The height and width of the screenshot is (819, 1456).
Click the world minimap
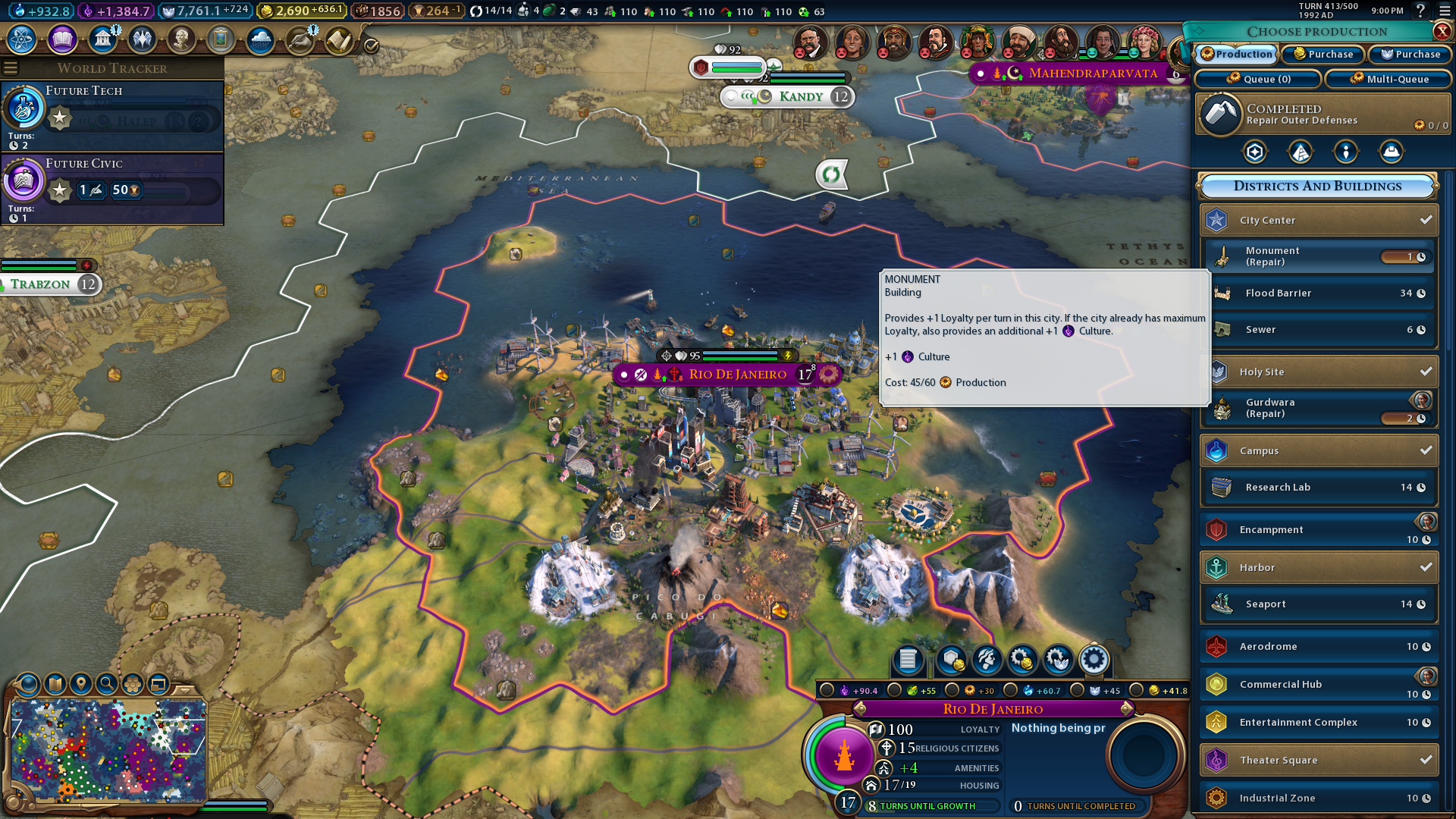click(x=108, y=751)
